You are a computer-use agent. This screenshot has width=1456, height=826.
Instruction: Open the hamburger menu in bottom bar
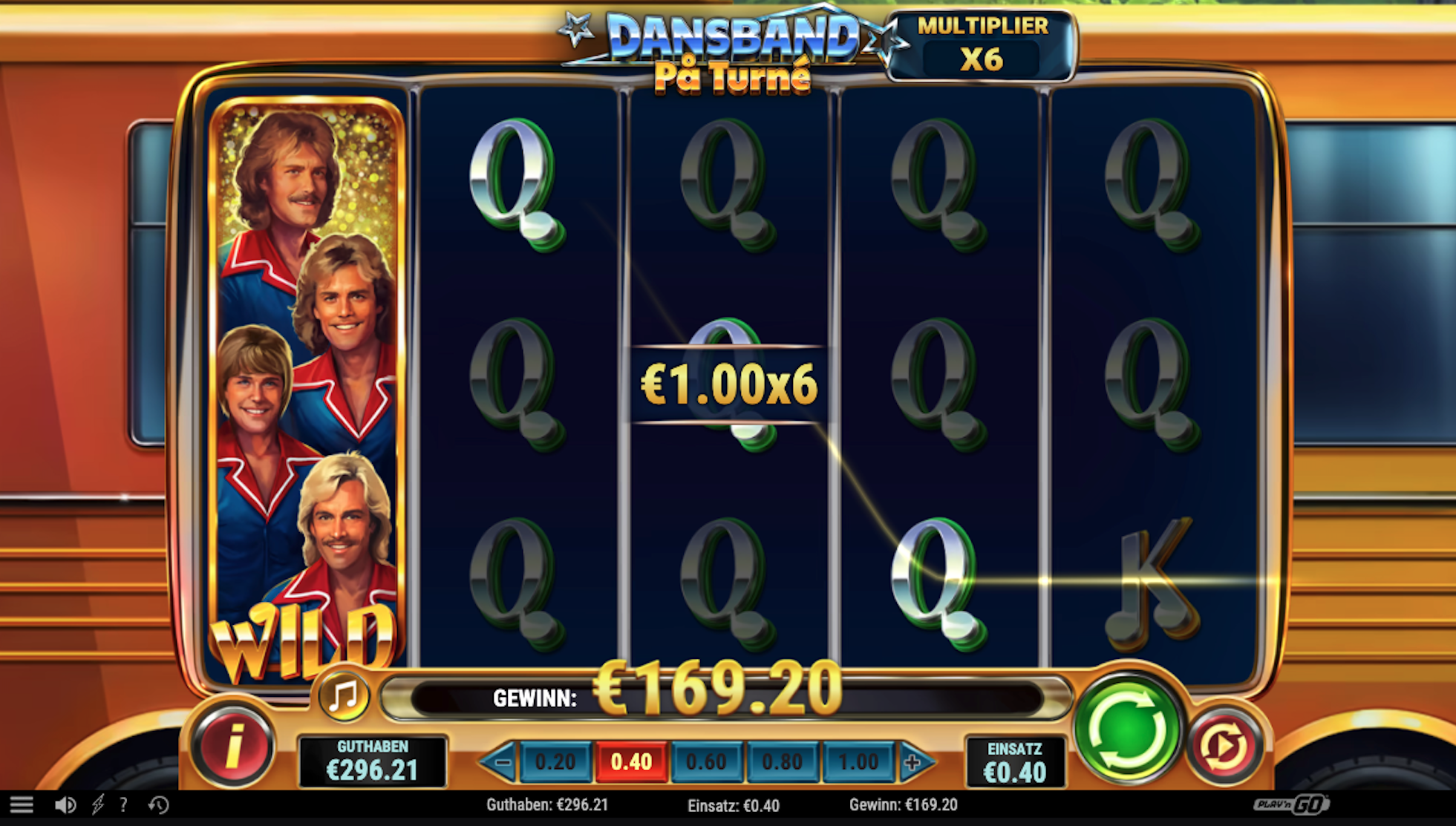[x=22, y=804]
